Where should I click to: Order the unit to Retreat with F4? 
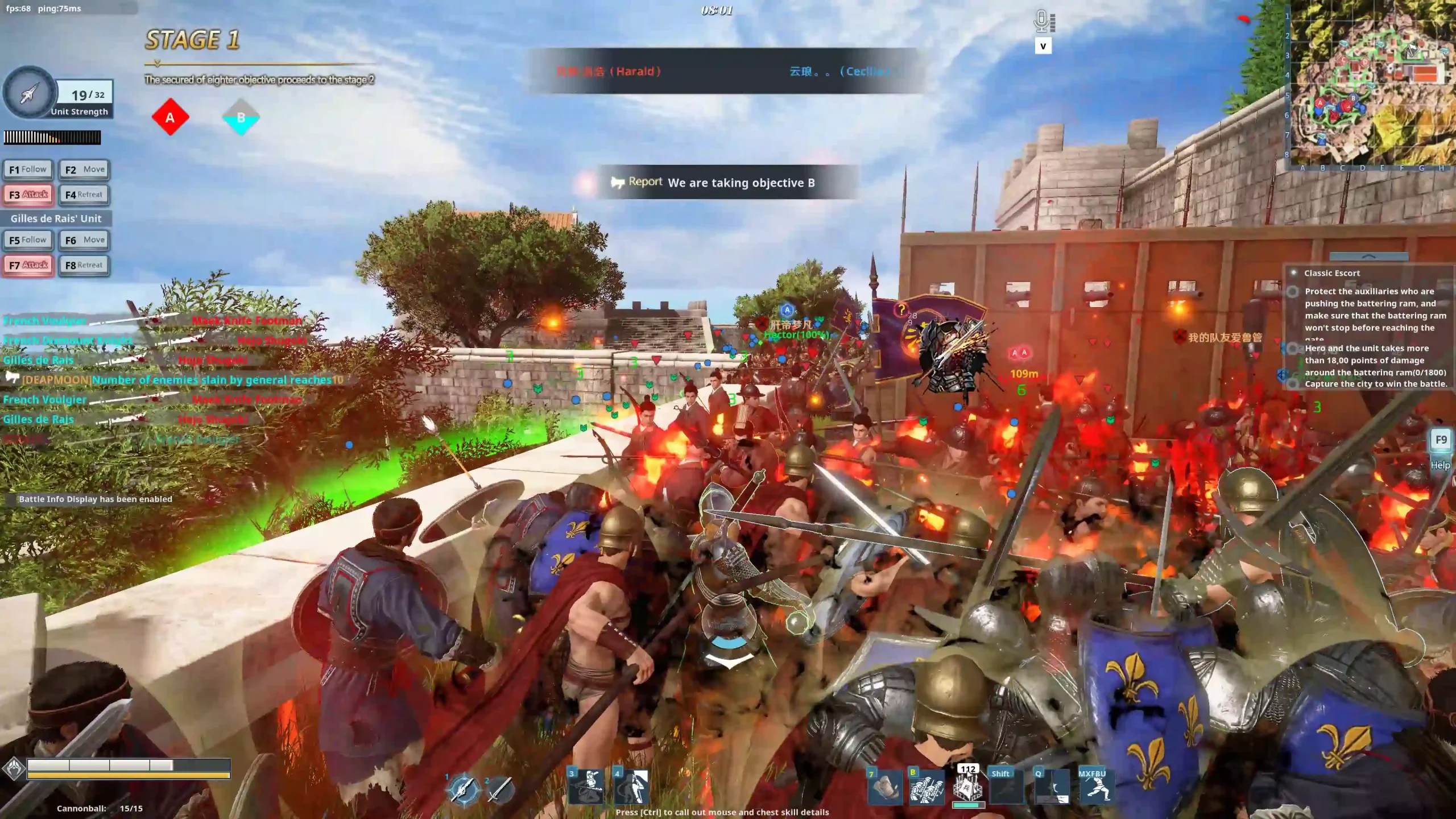coord(84,195)
